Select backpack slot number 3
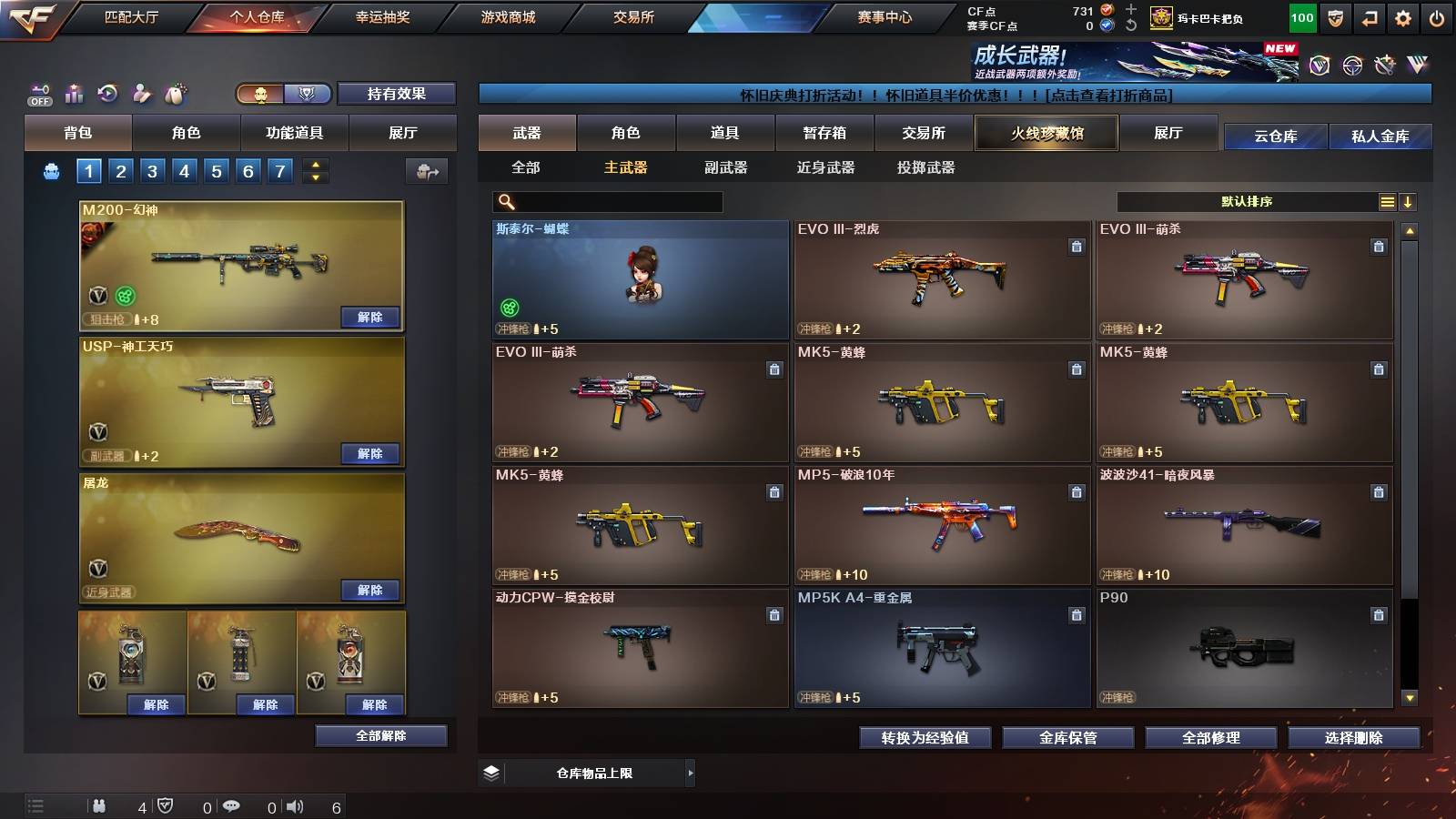 point(154,169)
